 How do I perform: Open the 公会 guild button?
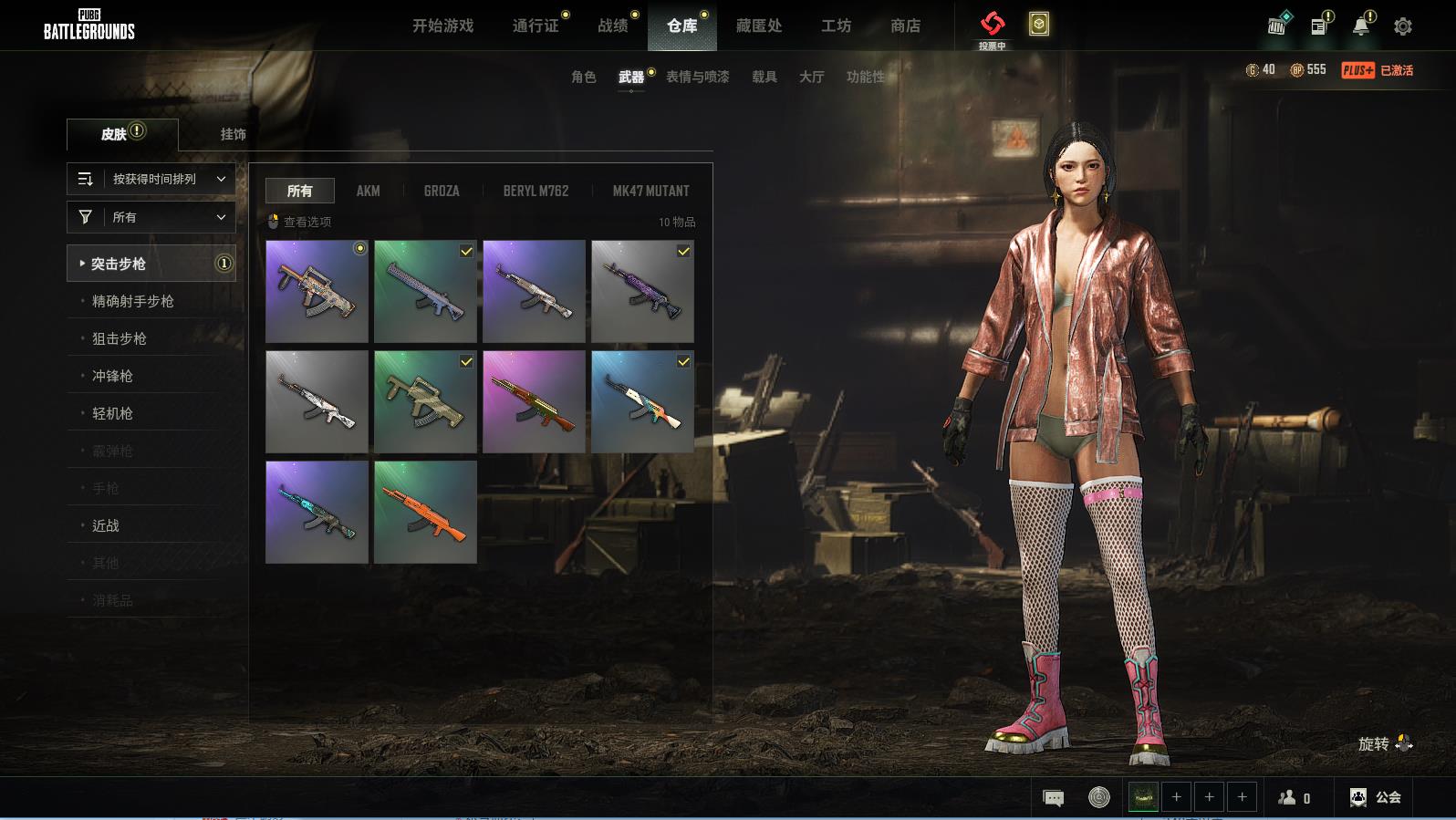point(1376,797)
